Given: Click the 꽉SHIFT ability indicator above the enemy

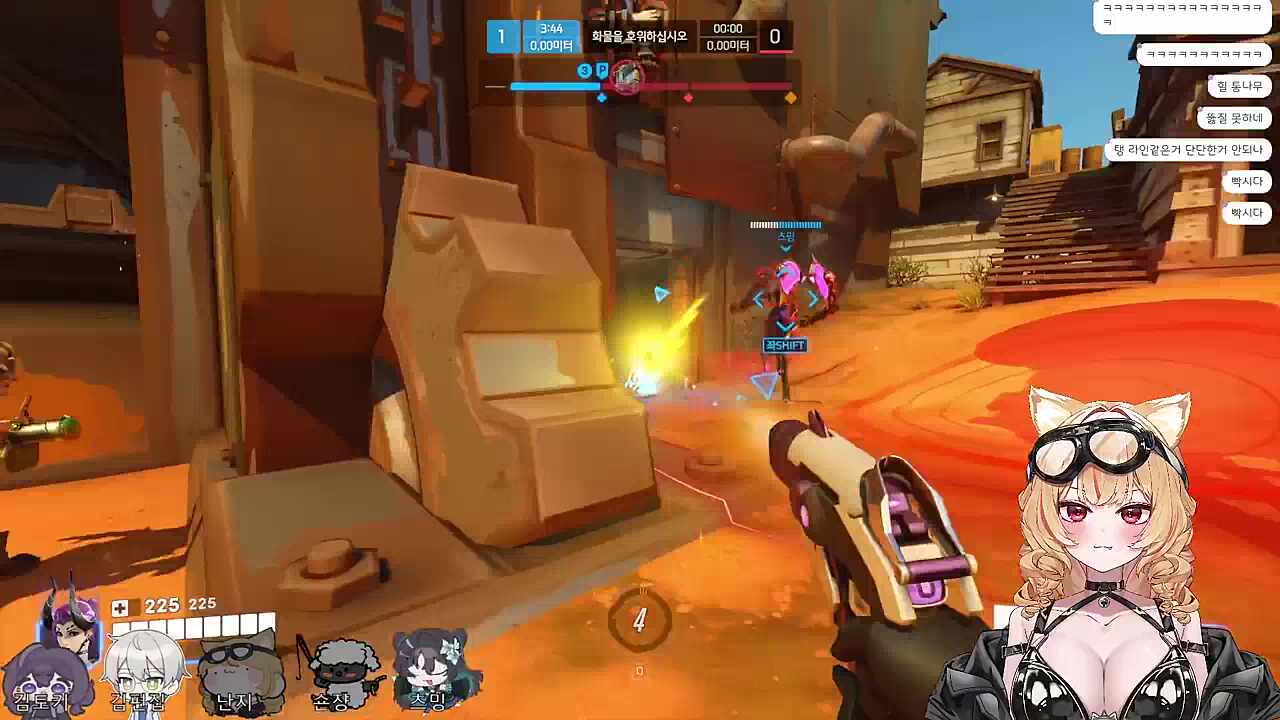Looking at the screenshot, I should pyautogui.click(x=786, y=344).
